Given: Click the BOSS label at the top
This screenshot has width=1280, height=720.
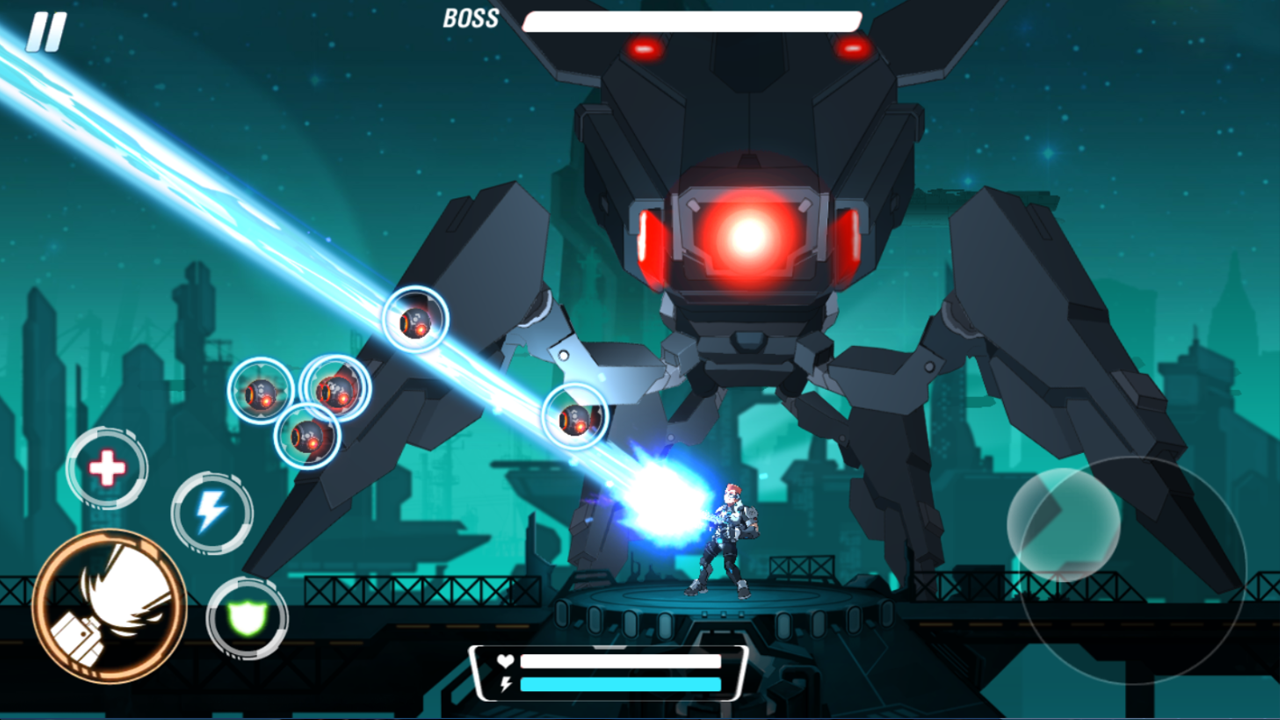Looking at the screenshot, I should pos(471,16).
